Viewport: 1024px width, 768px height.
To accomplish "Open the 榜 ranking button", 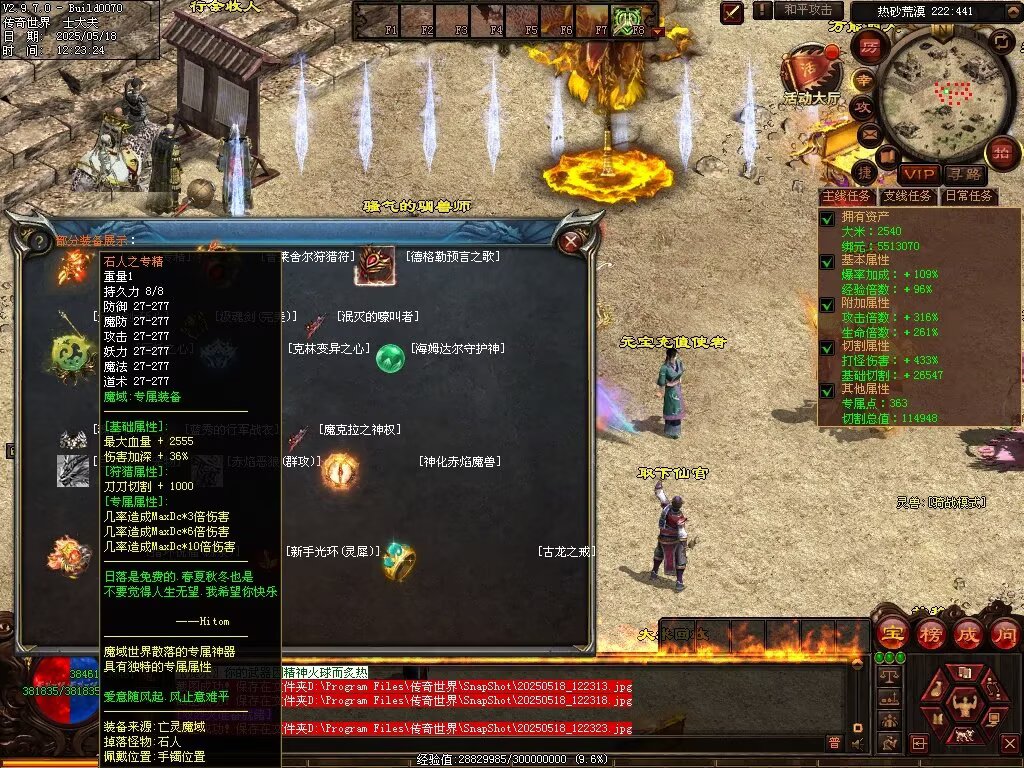I will tap(930, 633).
